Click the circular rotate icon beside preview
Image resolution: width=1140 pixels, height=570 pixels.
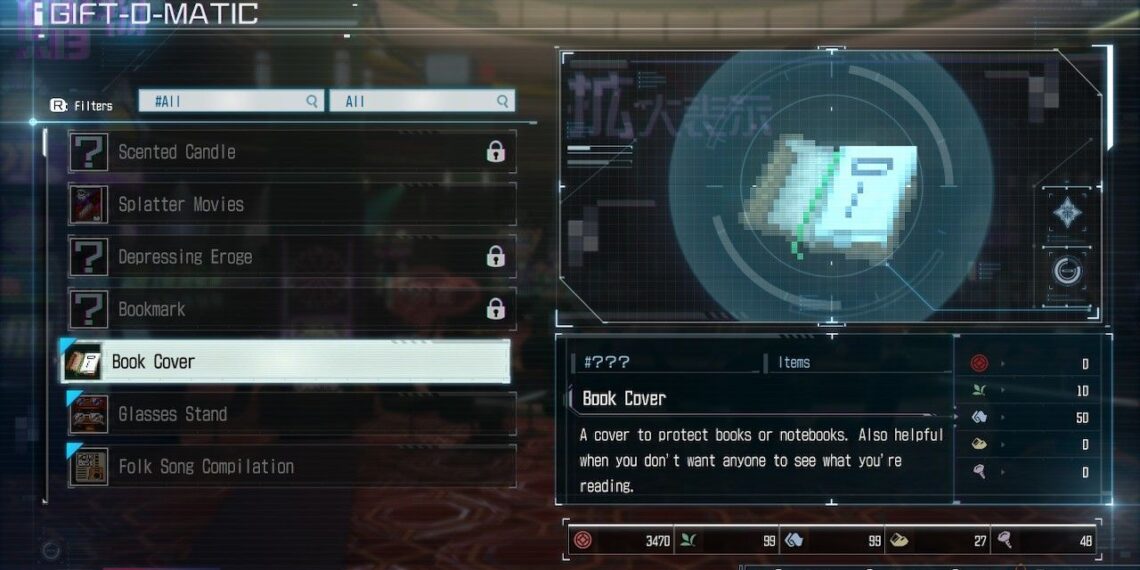click(x=1066, y=270)
